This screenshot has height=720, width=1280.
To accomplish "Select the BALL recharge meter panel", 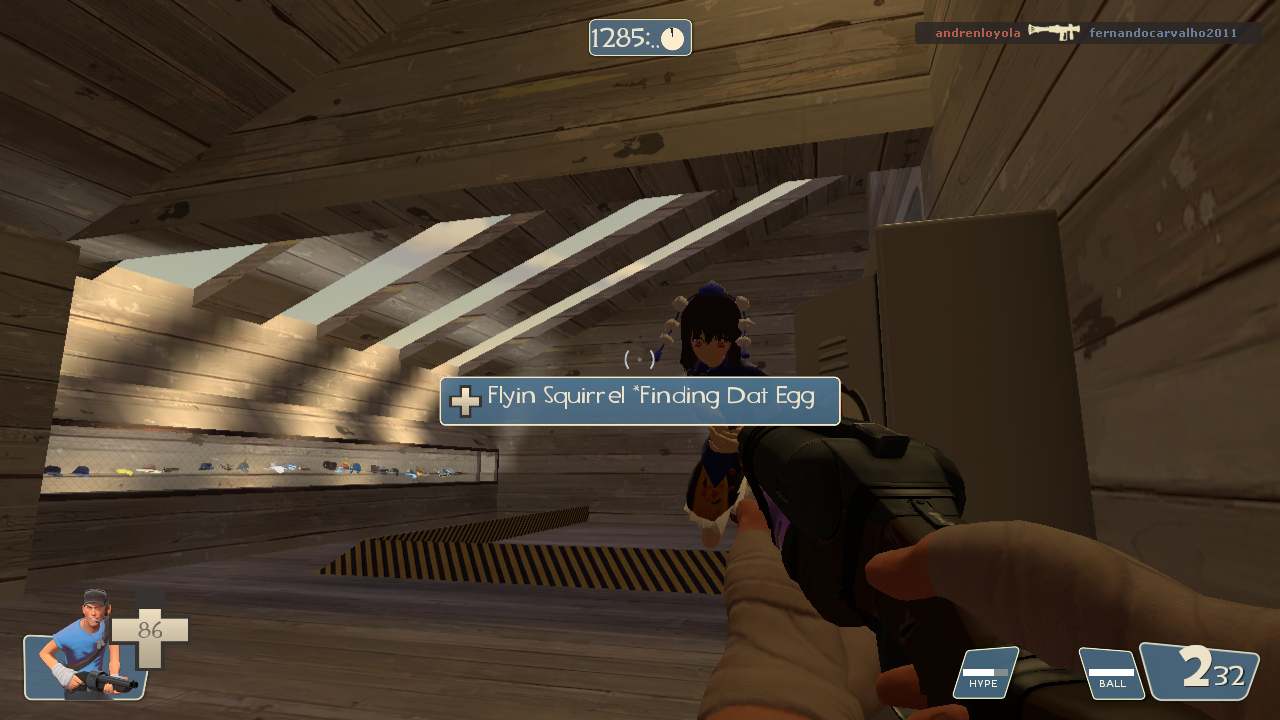I will click(x=1111, y=674).
